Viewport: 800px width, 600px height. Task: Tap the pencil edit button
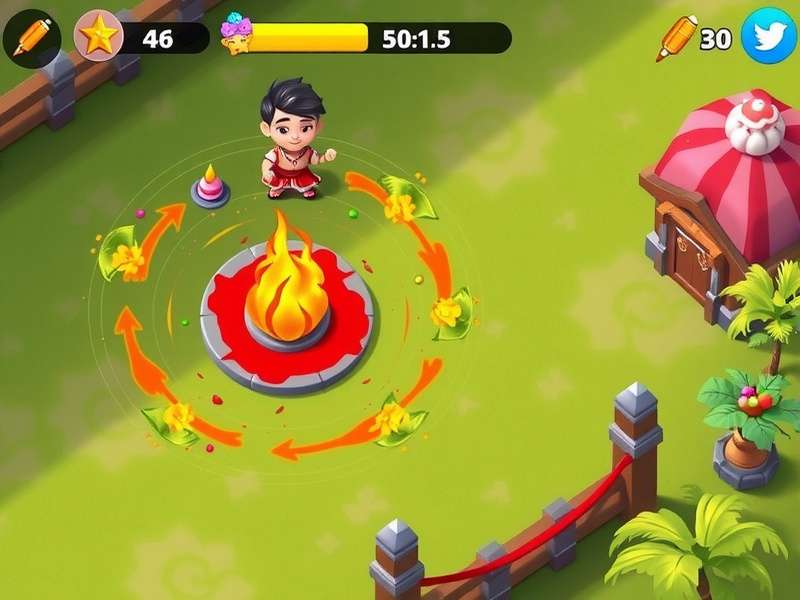(31, 37)
